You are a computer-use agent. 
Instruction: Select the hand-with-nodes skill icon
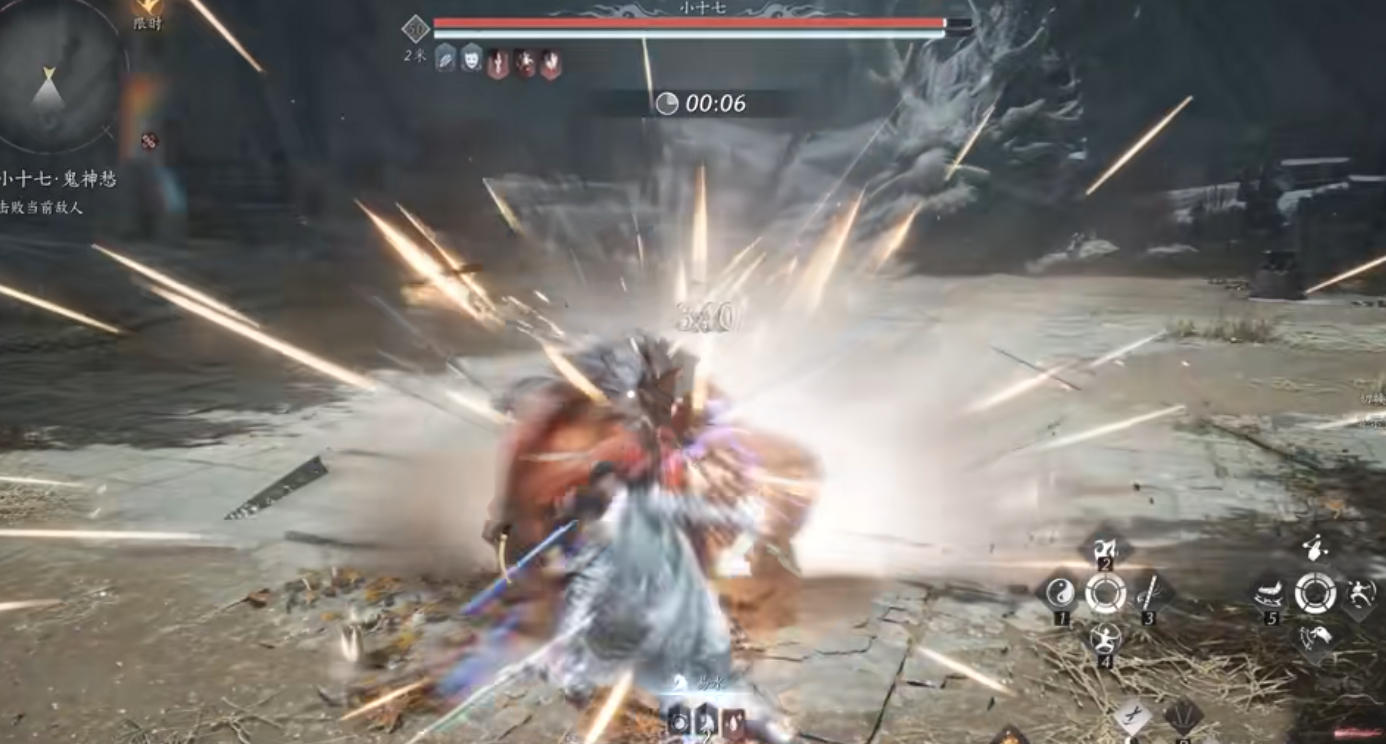[x=1314, y=548]
